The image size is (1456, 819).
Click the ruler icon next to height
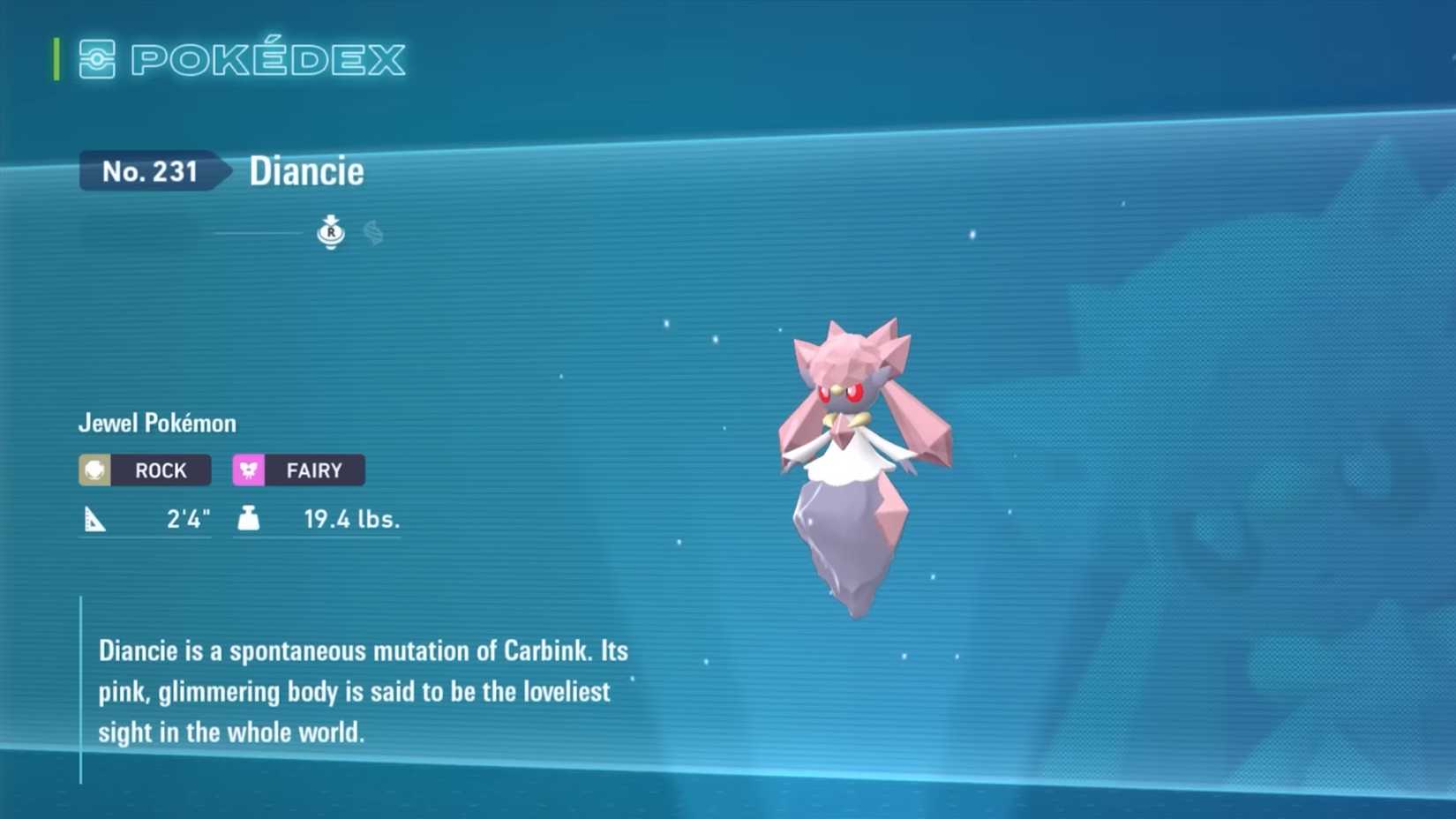[94, 519]
